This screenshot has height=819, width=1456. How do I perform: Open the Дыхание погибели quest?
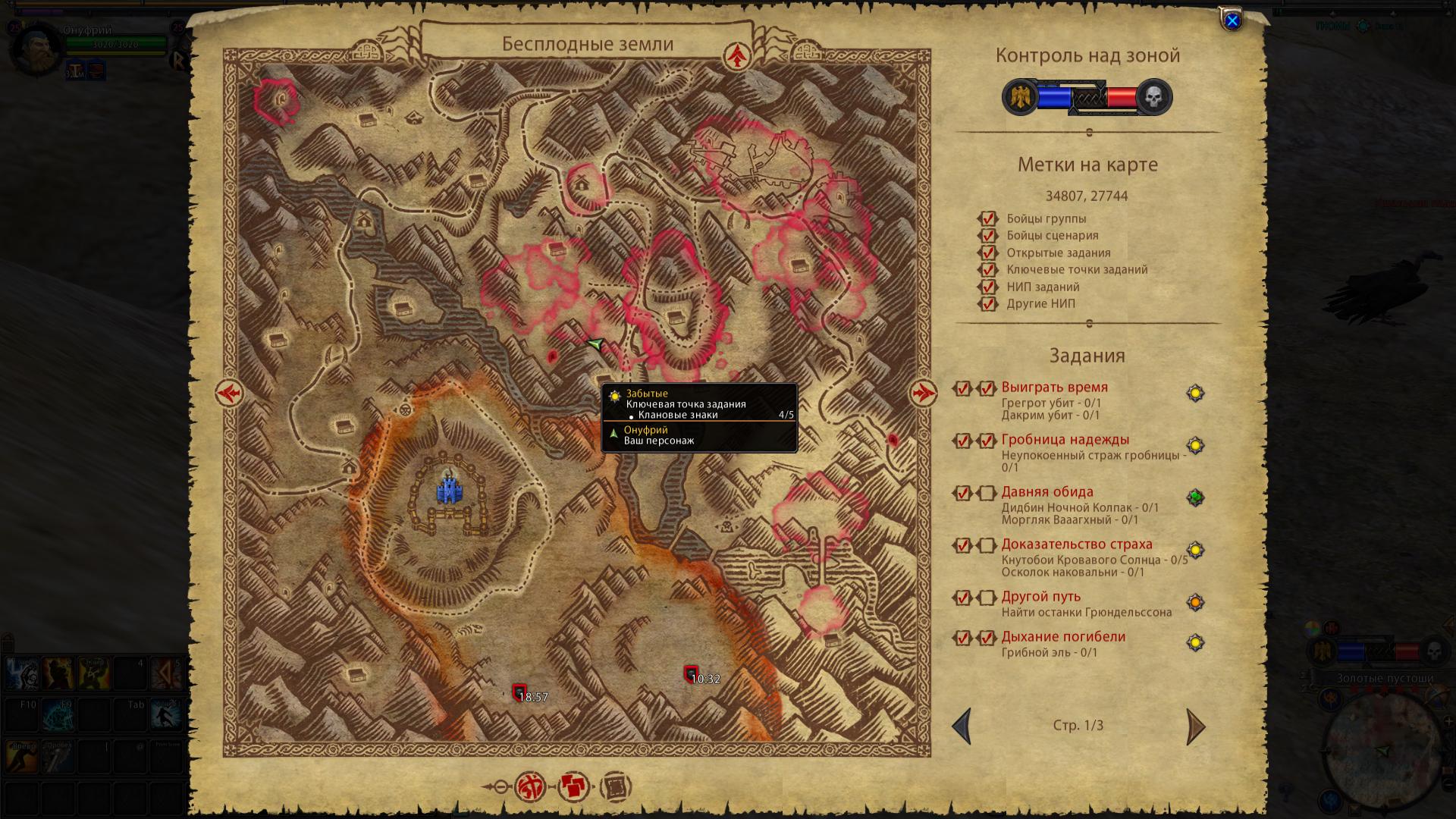pos(1063,637)
